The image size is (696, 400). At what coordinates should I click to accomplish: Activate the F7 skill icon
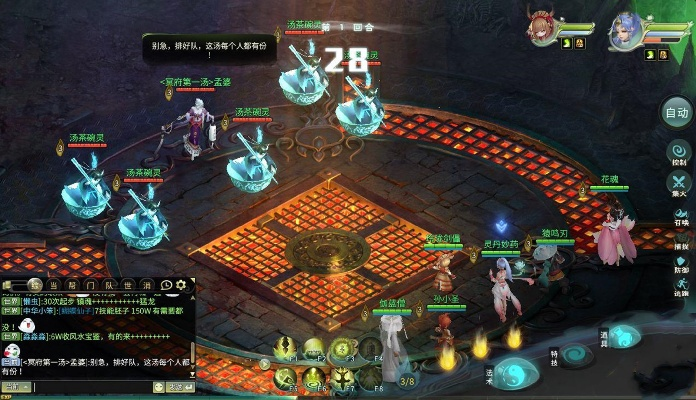(x=342, y=378)
